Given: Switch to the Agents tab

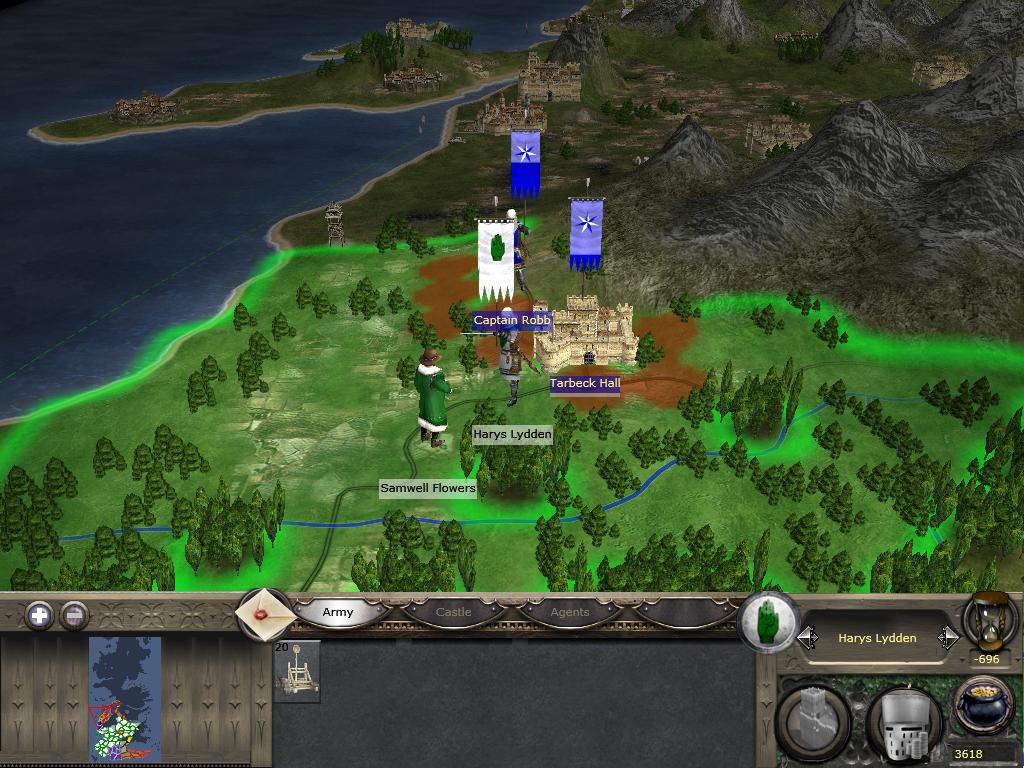Looking at the screenshot, I should (x=570, y=612).
